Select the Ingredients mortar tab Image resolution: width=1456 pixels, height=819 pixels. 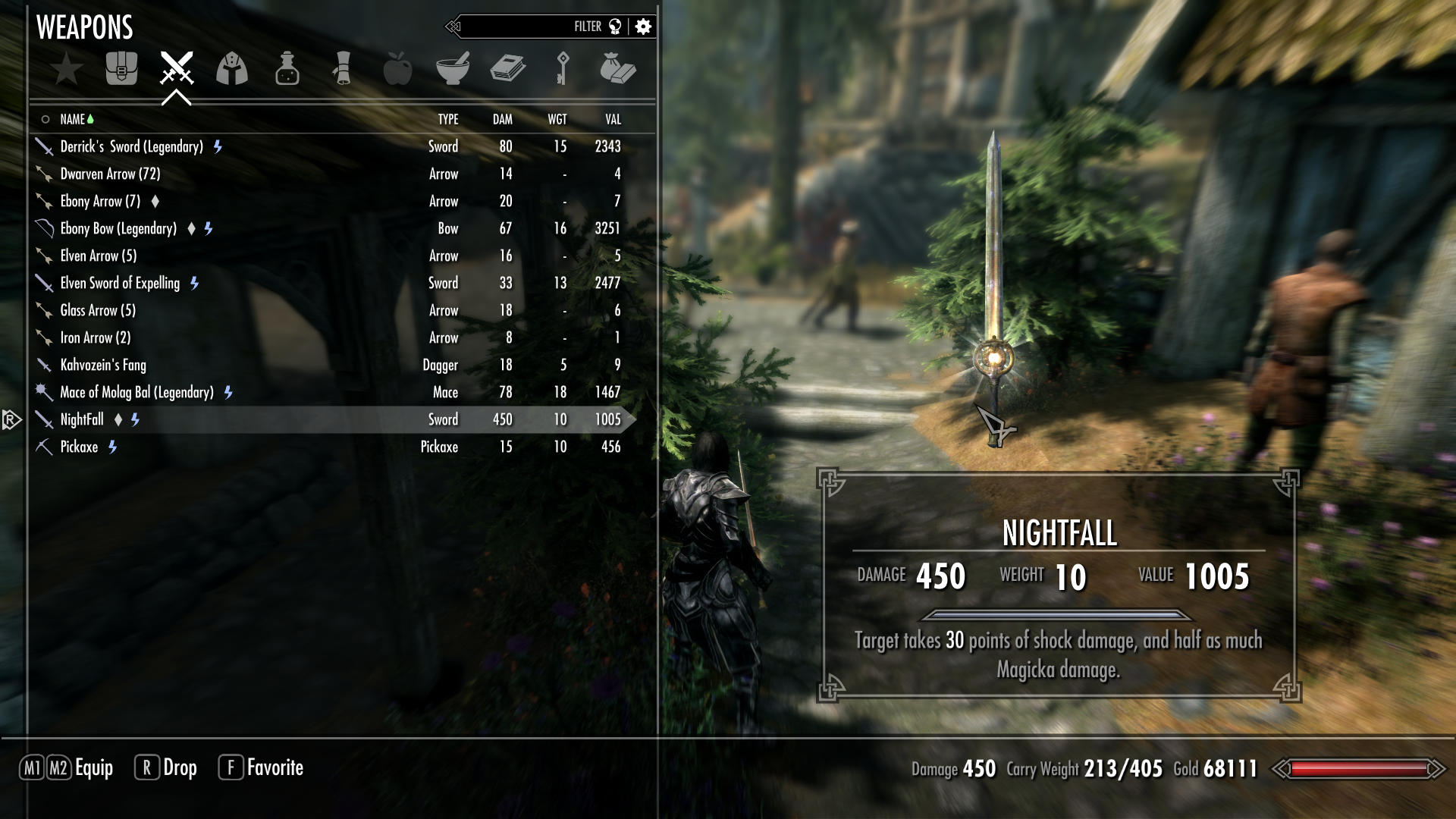[x=453, y=69]
